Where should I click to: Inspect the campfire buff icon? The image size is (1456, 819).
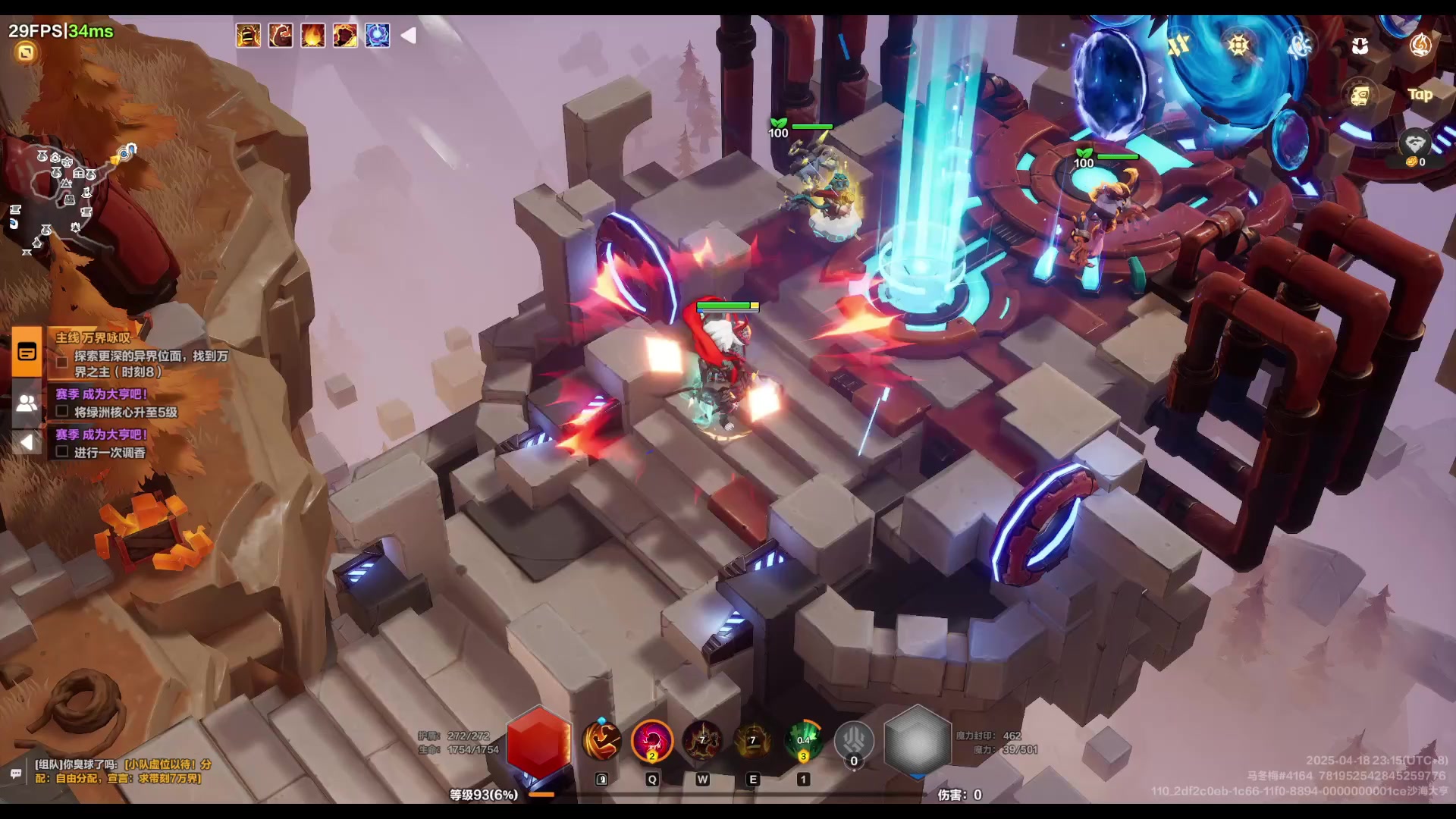click(x=312, y=35)
